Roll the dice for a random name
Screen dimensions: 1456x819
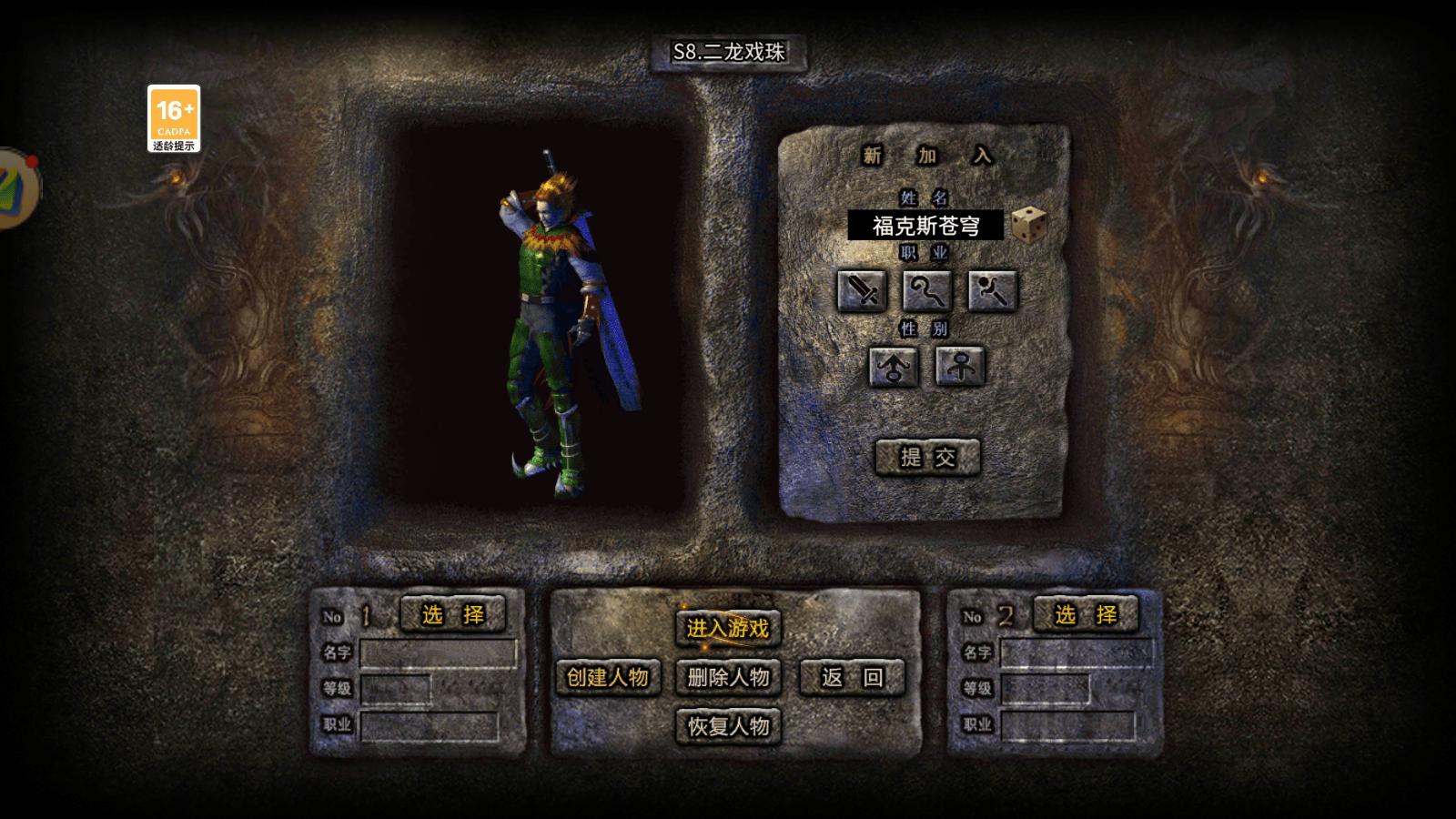pyautogui.click(x=1028, y=224)
